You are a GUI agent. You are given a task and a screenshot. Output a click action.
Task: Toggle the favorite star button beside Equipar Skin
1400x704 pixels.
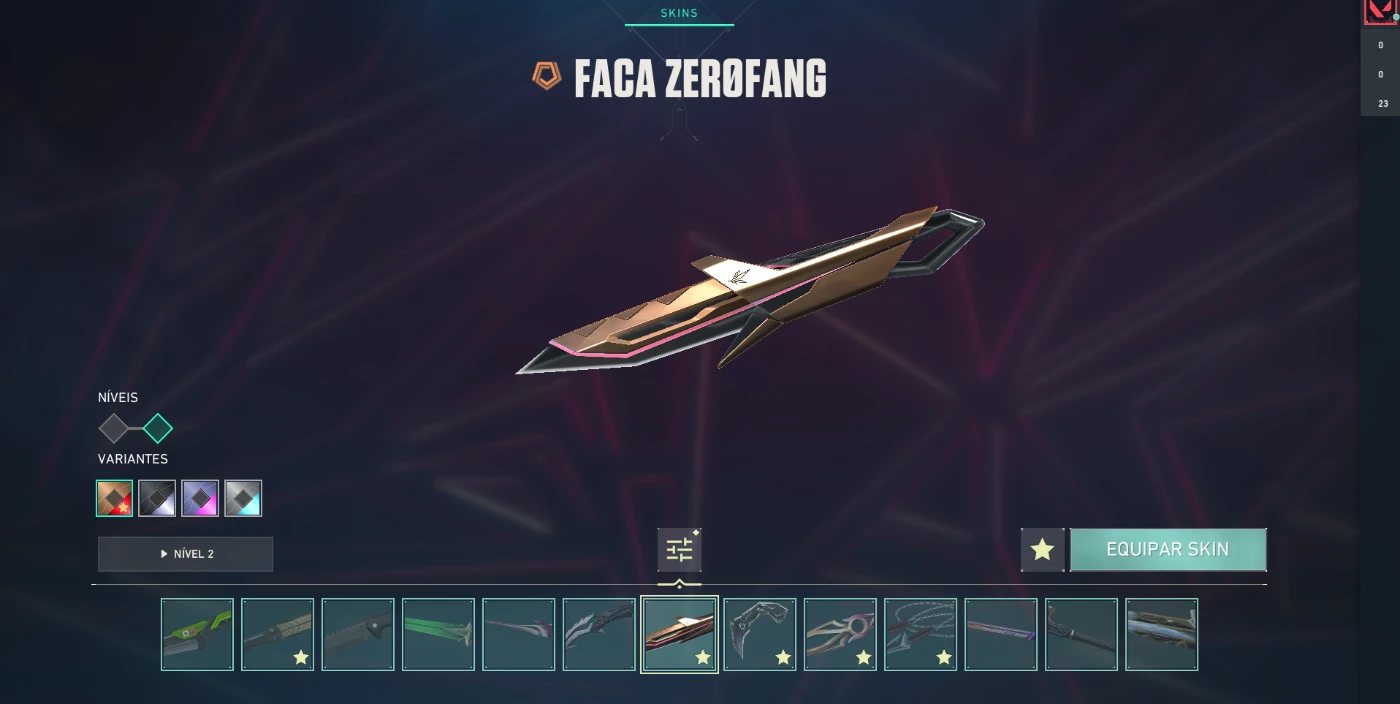1042,550
